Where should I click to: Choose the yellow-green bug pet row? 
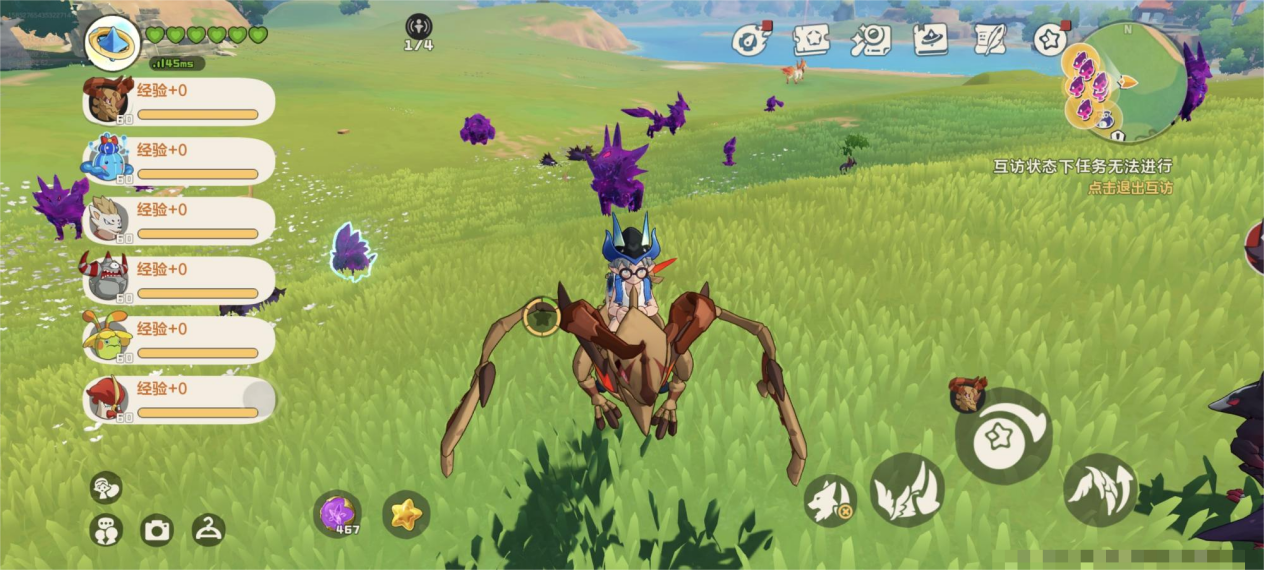(x=179, y=341)
